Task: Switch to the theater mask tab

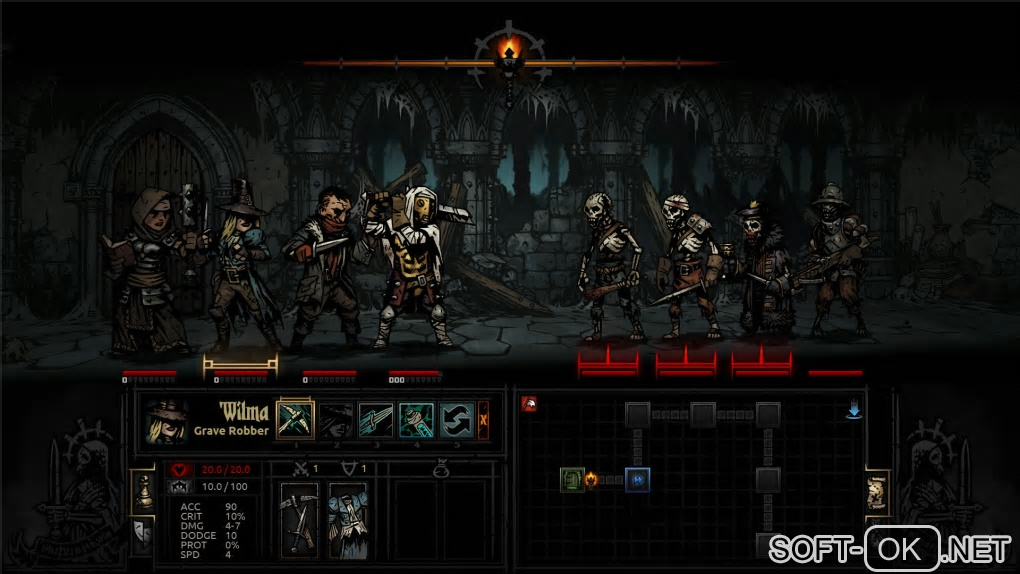Action: coord(143,534)
